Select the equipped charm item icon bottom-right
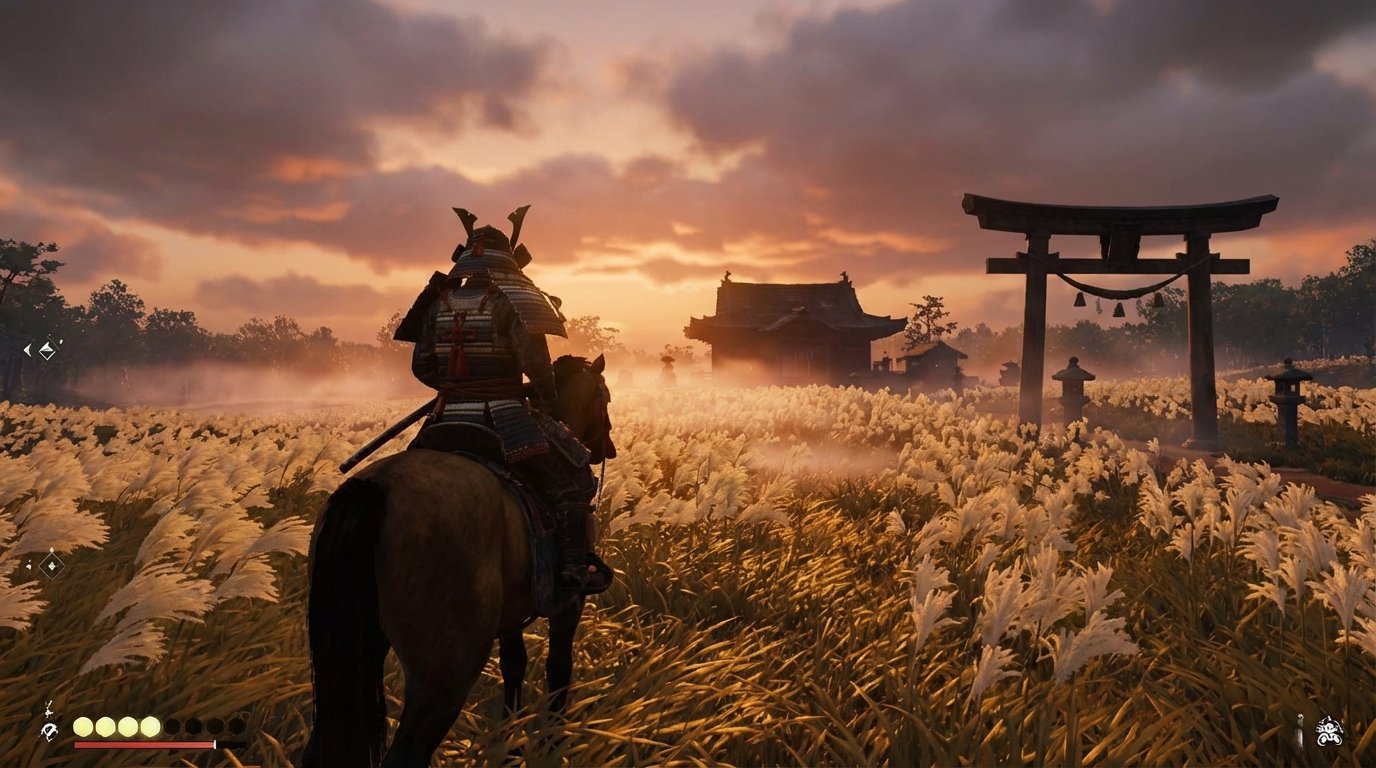The width and height of the screenshot is (1376, 768). pyautogui.click(x=1301, y=730)
